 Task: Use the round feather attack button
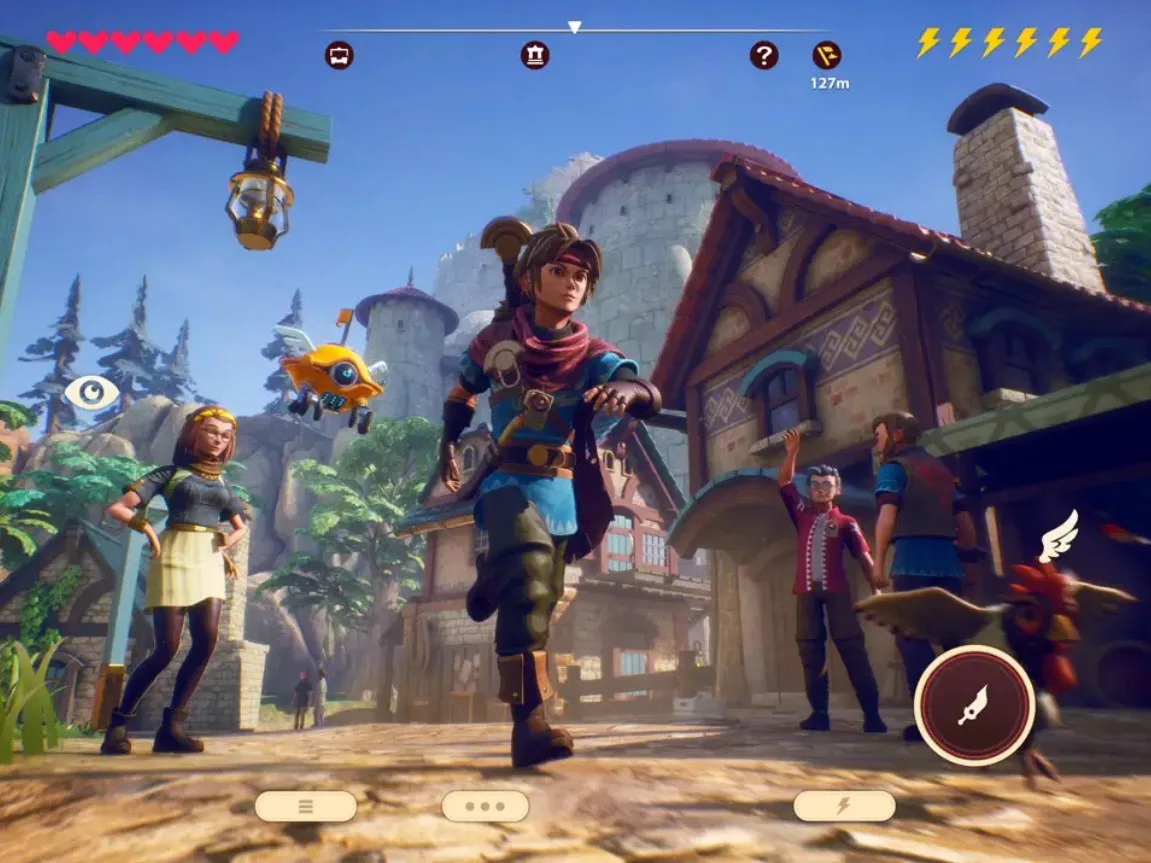[x=974, y=705]
